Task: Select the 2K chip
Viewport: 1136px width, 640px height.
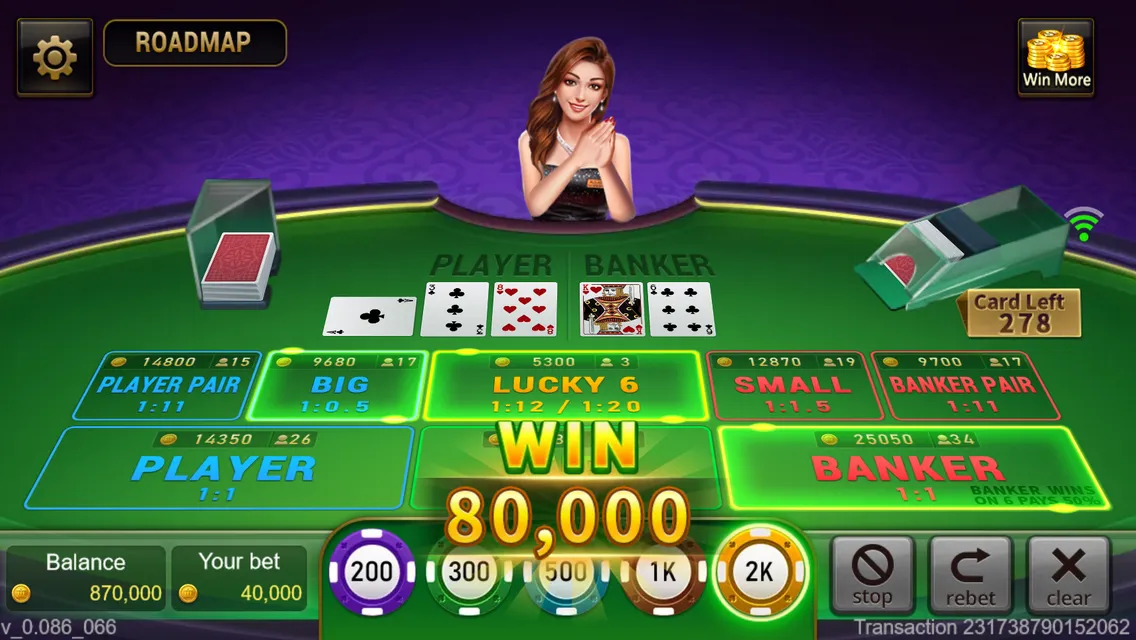Action: (x=760, y=573)
